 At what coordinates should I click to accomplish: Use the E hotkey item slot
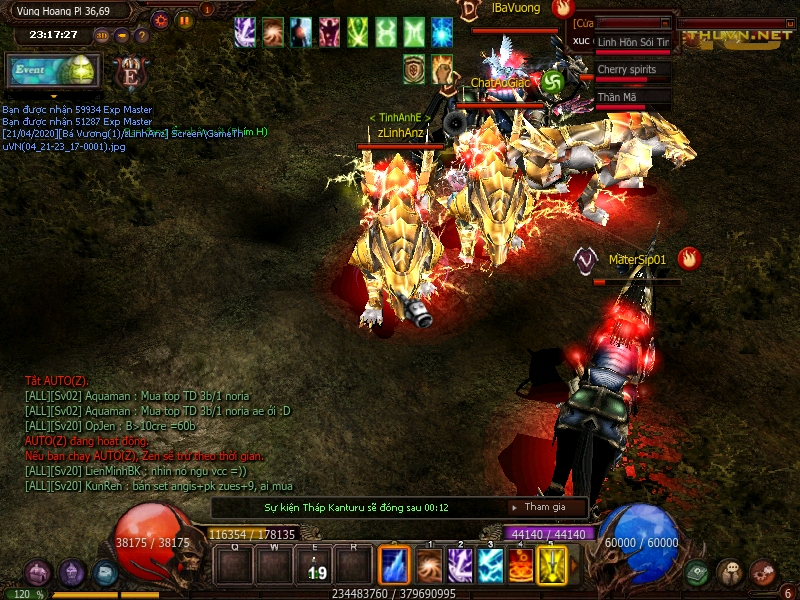(x=314, y=567)
